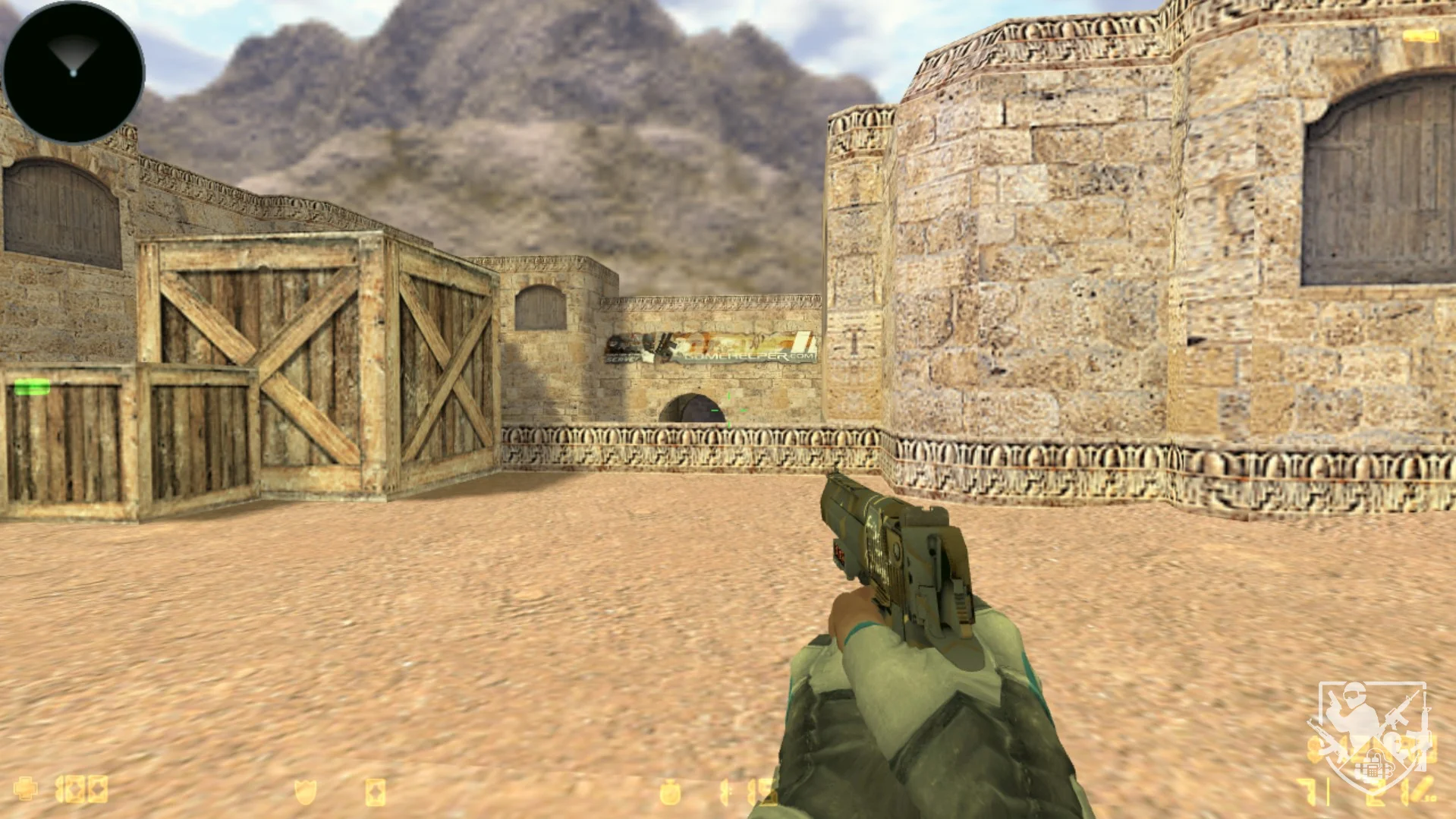Select the health cross icon
The height and width of the screenshot is (819, 1456).
26,789
